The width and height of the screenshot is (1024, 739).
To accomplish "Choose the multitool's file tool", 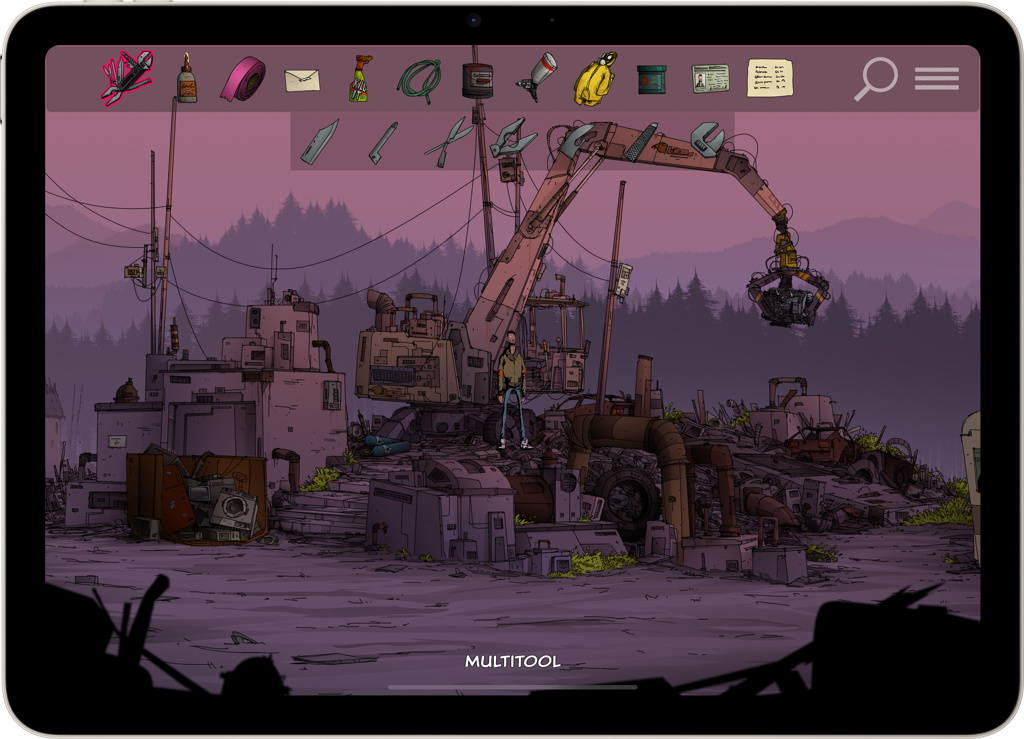I will pos(641,141).
